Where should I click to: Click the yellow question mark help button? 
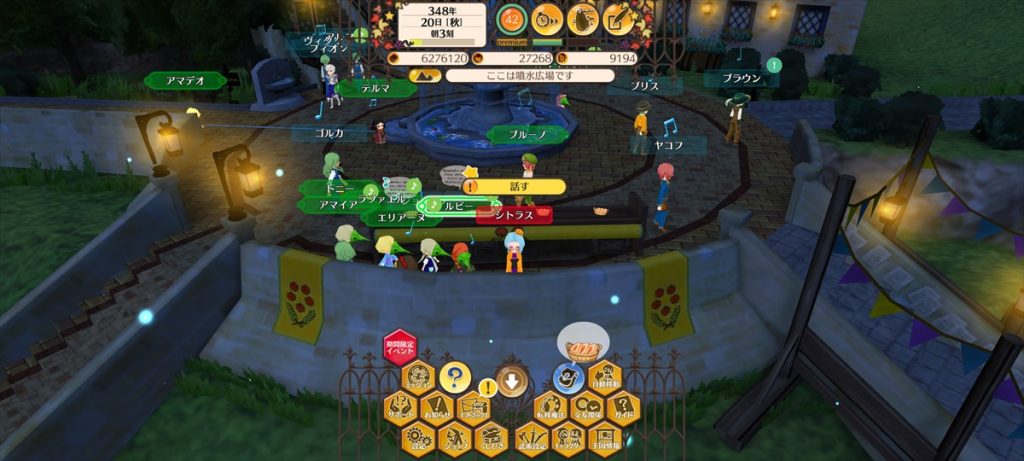(454, 378)
